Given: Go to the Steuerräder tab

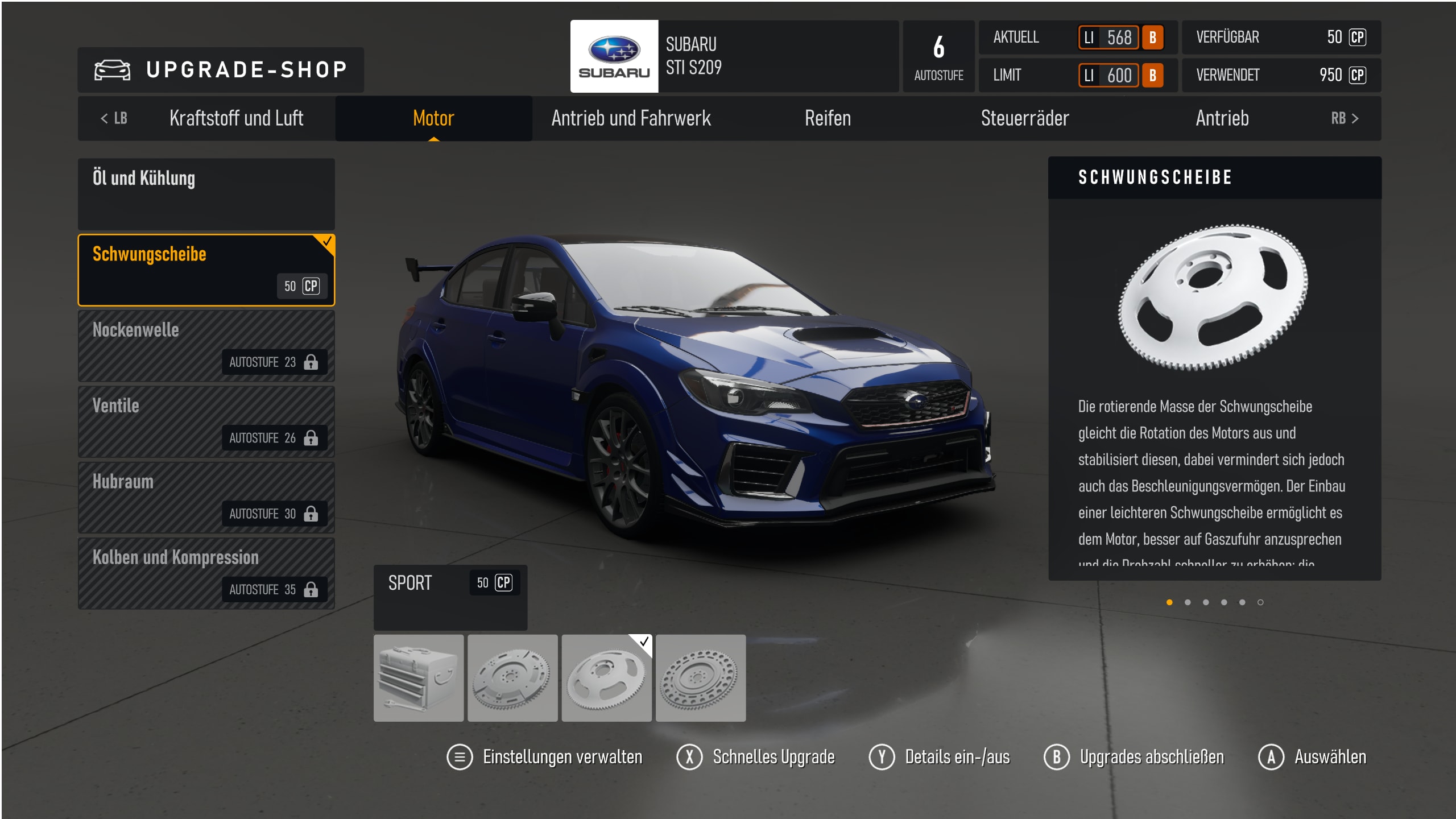Looking at the screenshot, I should (x=1025, y=118).
